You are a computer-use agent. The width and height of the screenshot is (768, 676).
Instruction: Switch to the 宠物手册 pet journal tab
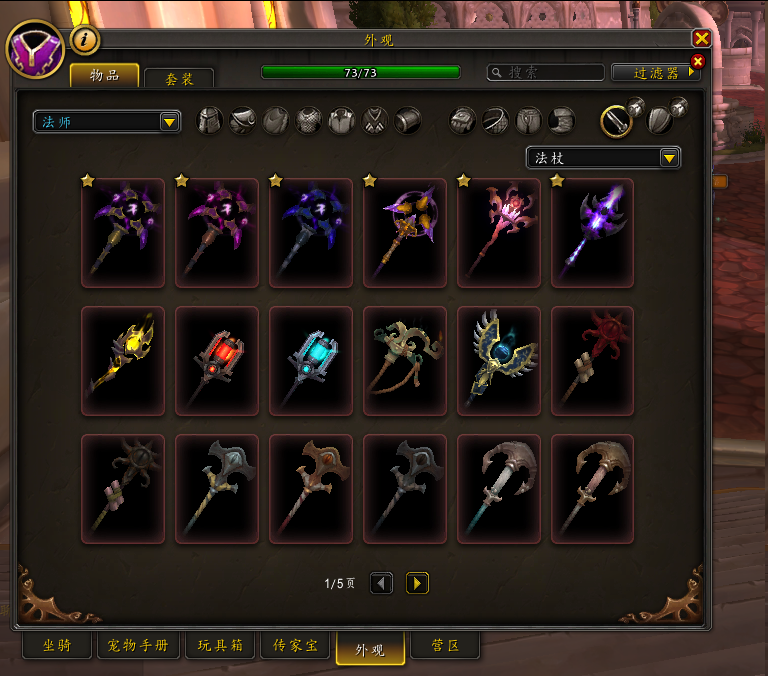138,646
